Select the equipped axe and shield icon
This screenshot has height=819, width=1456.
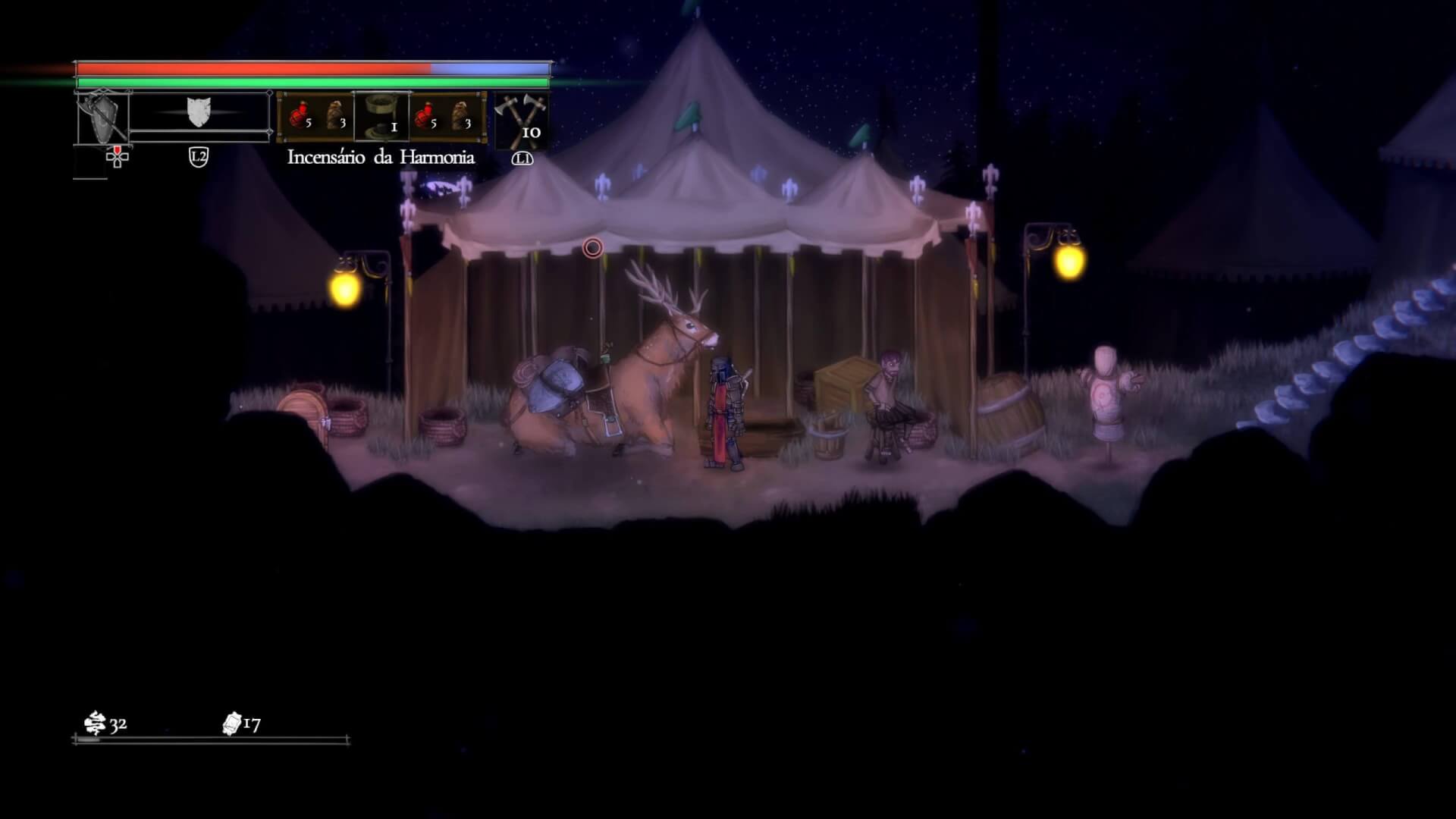[102, 118]
